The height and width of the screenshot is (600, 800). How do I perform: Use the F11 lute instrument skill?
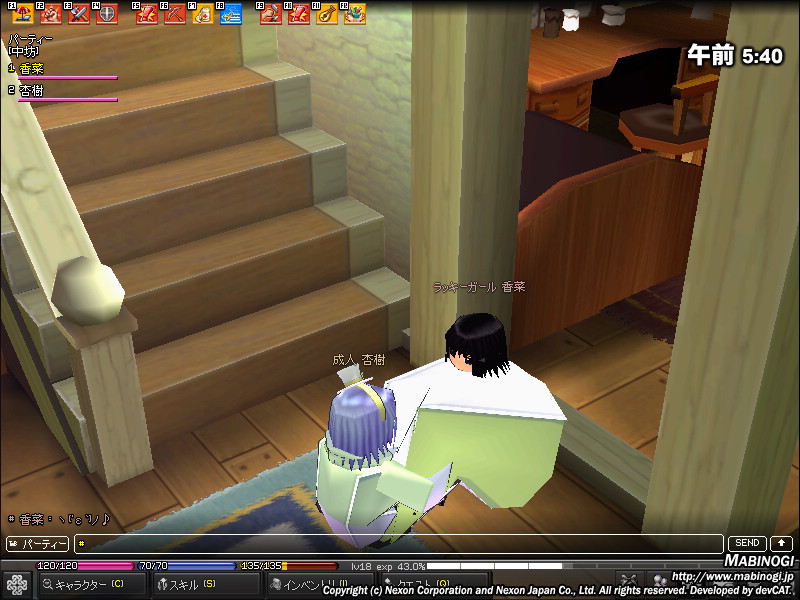[327, 14]
